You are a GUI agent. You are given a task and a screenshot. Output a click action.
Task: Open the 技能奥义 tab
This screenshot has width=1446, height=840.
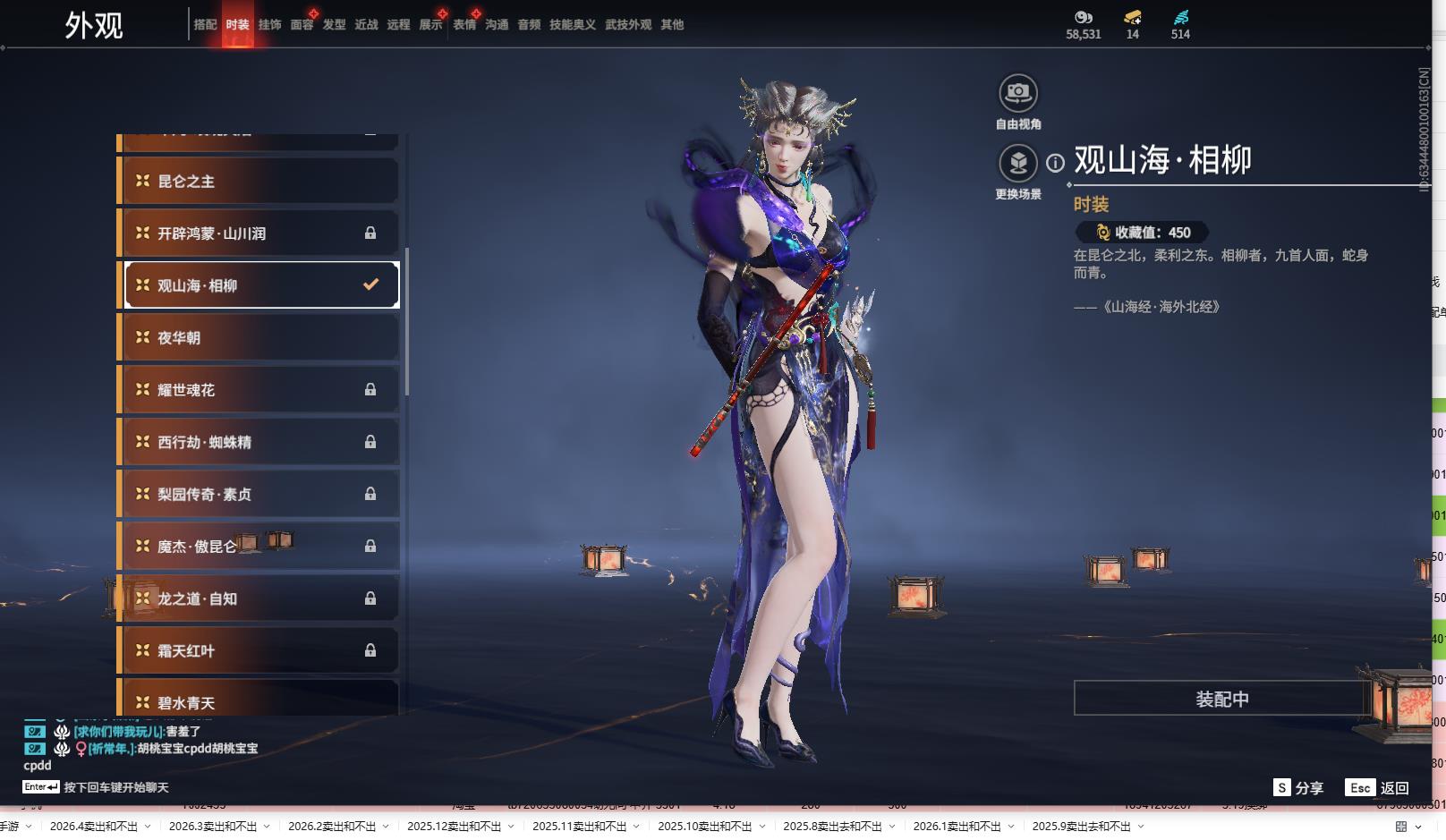[x=572, y=25]
